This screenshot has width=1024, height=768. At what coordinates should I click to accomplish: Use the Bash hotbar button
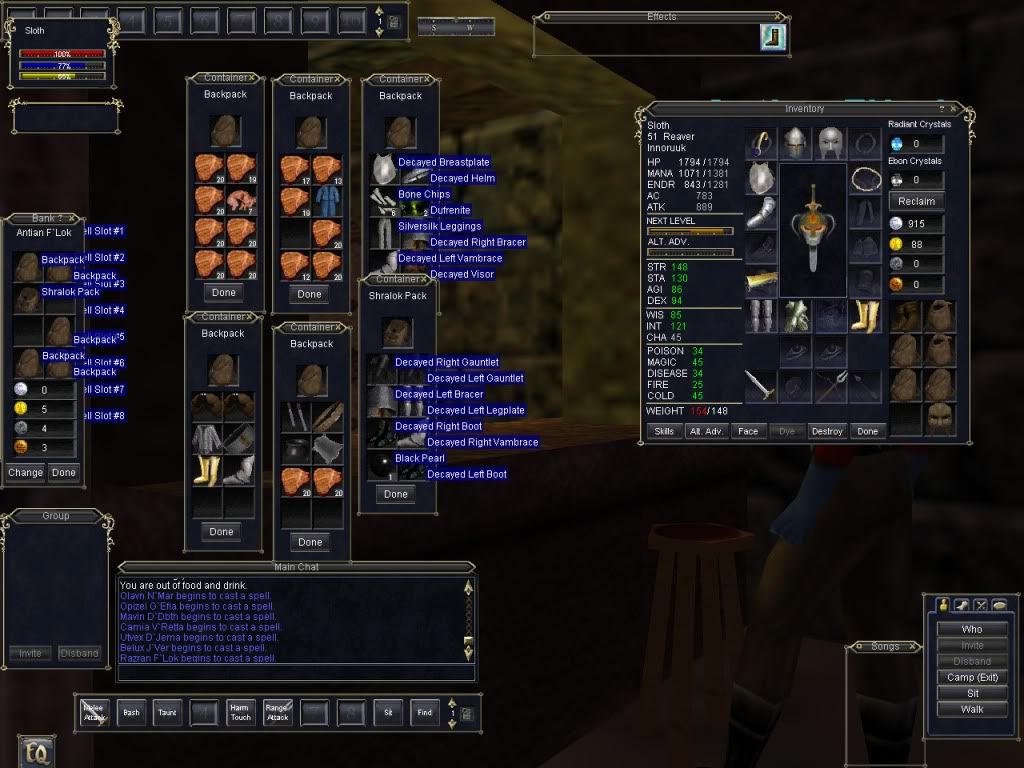coord(130,712)
